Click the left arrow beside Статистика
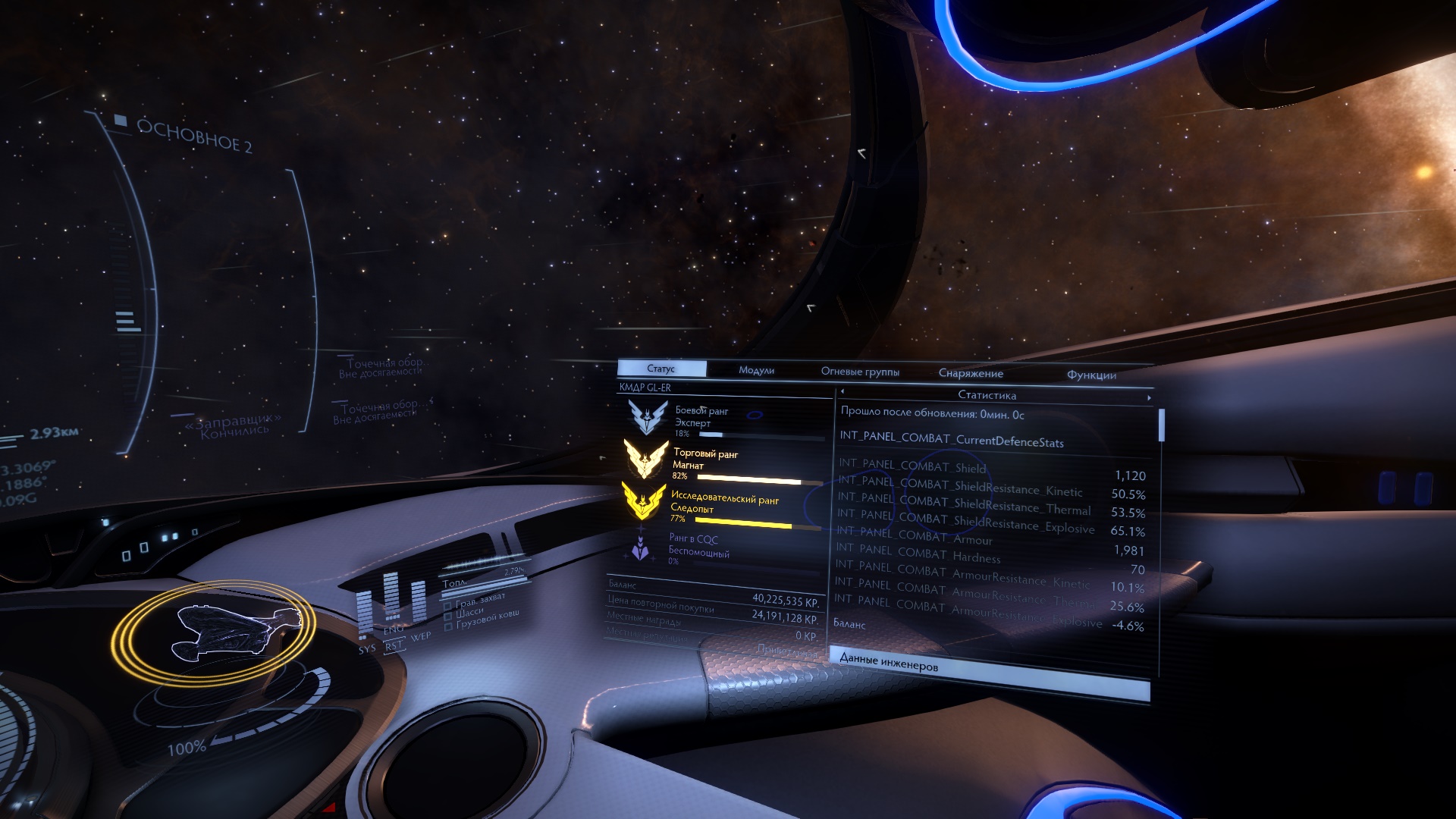The image size is (1456, 819). click(843, 392)
